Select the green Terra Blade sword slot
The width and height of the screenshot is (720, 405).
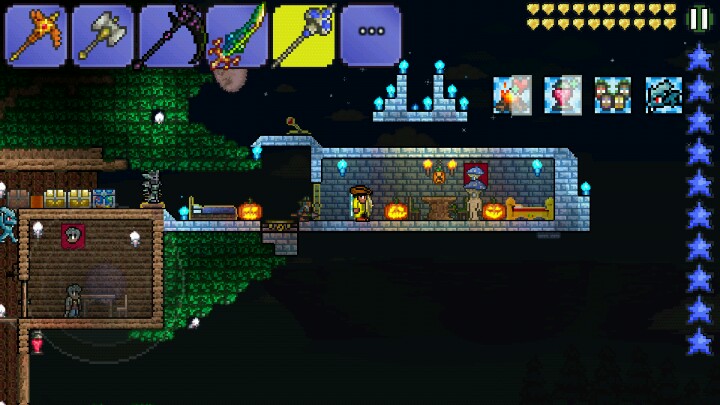click(x=236, y=36)
